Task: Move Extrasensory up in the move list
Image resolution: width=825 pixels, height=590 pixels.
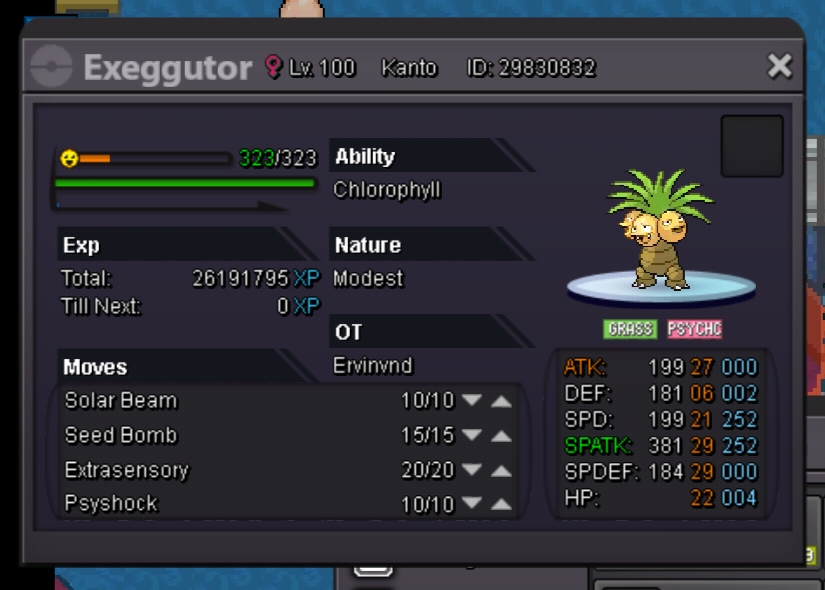Action: (502, 471)
